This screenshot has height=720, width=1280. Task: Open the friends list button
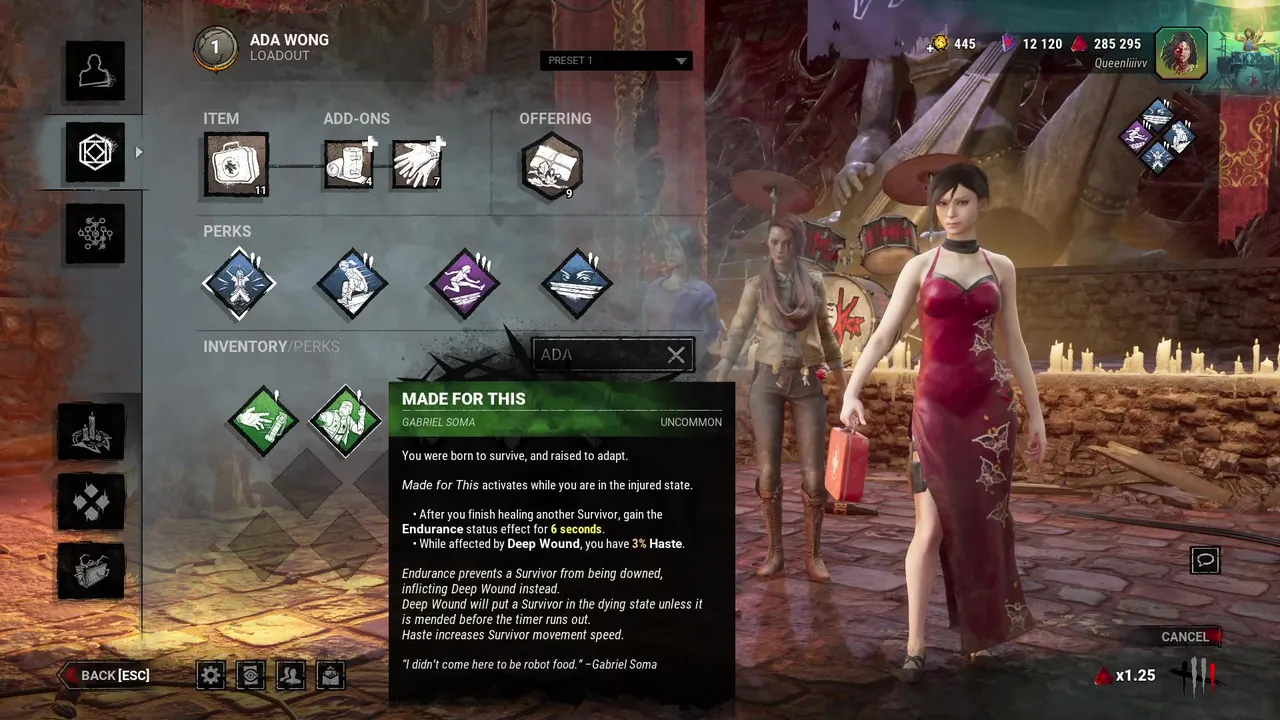coord(290,675)
